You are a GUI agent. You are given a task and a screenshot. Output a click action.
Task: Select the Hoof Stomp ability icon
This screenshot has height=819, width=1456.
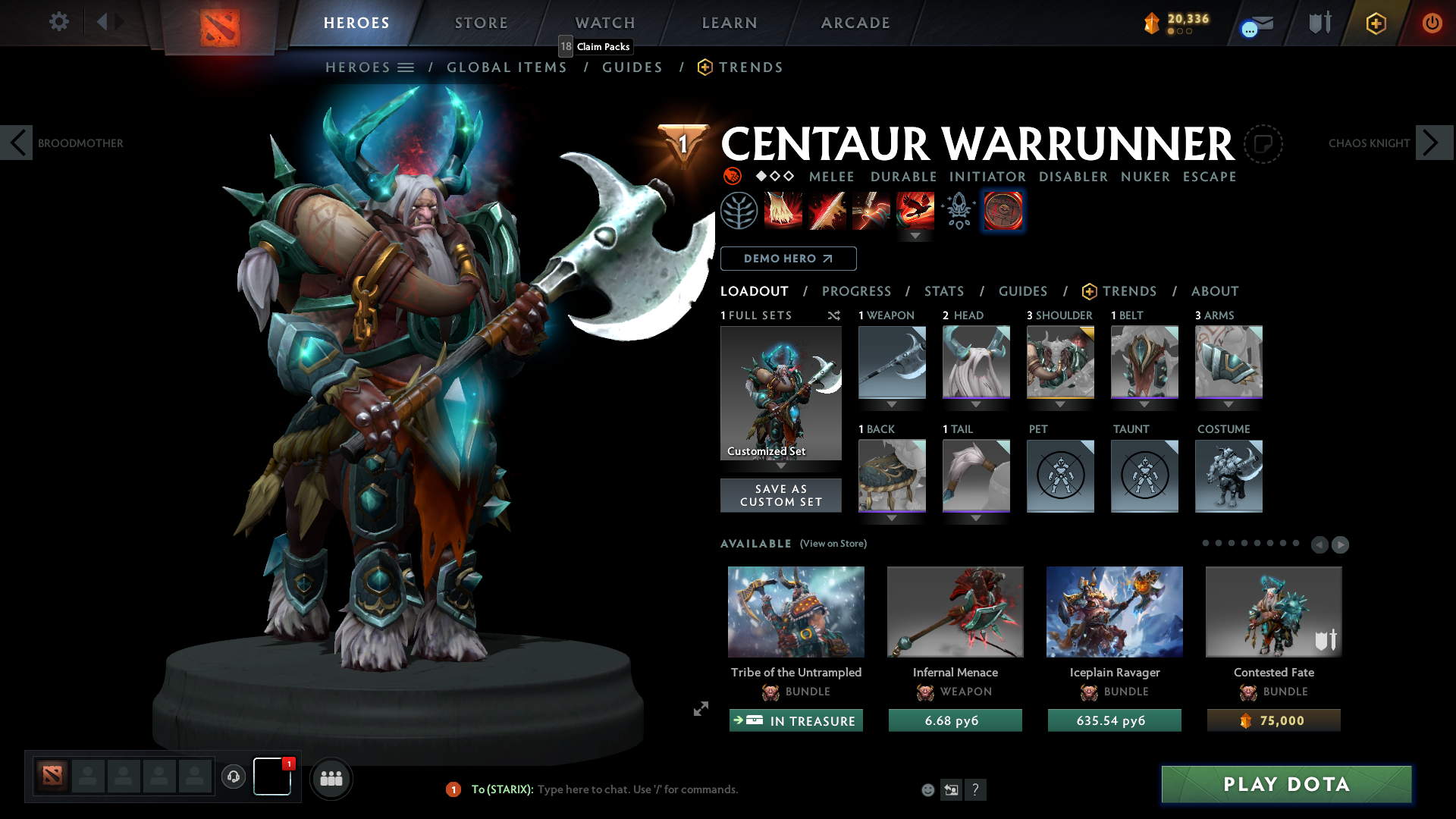point(783,211)
